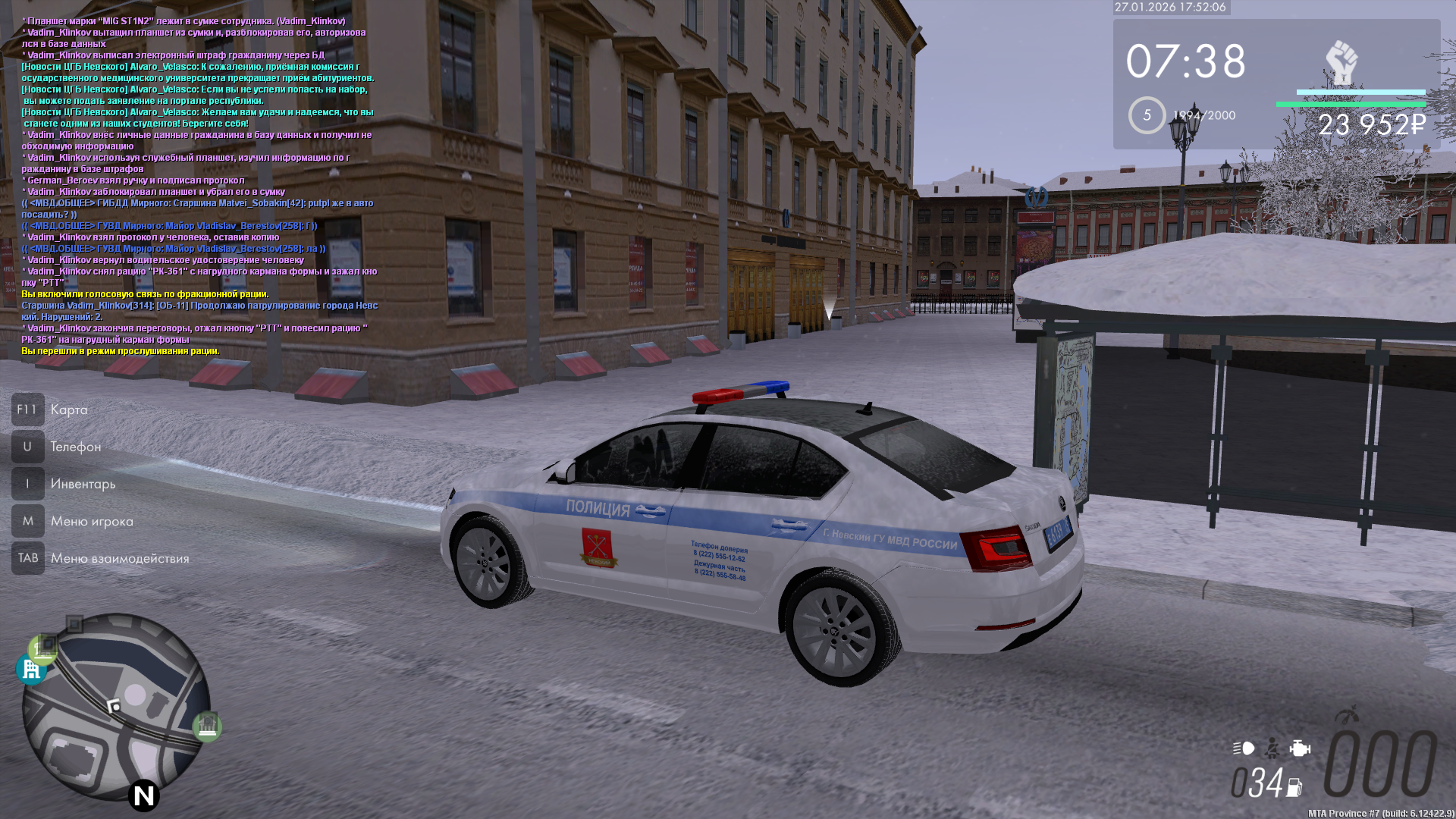Click the north compass N marker
Image resolution: width=1456 pixels, height=819 pixels.
pyautogui.click(x=143, y=795)
